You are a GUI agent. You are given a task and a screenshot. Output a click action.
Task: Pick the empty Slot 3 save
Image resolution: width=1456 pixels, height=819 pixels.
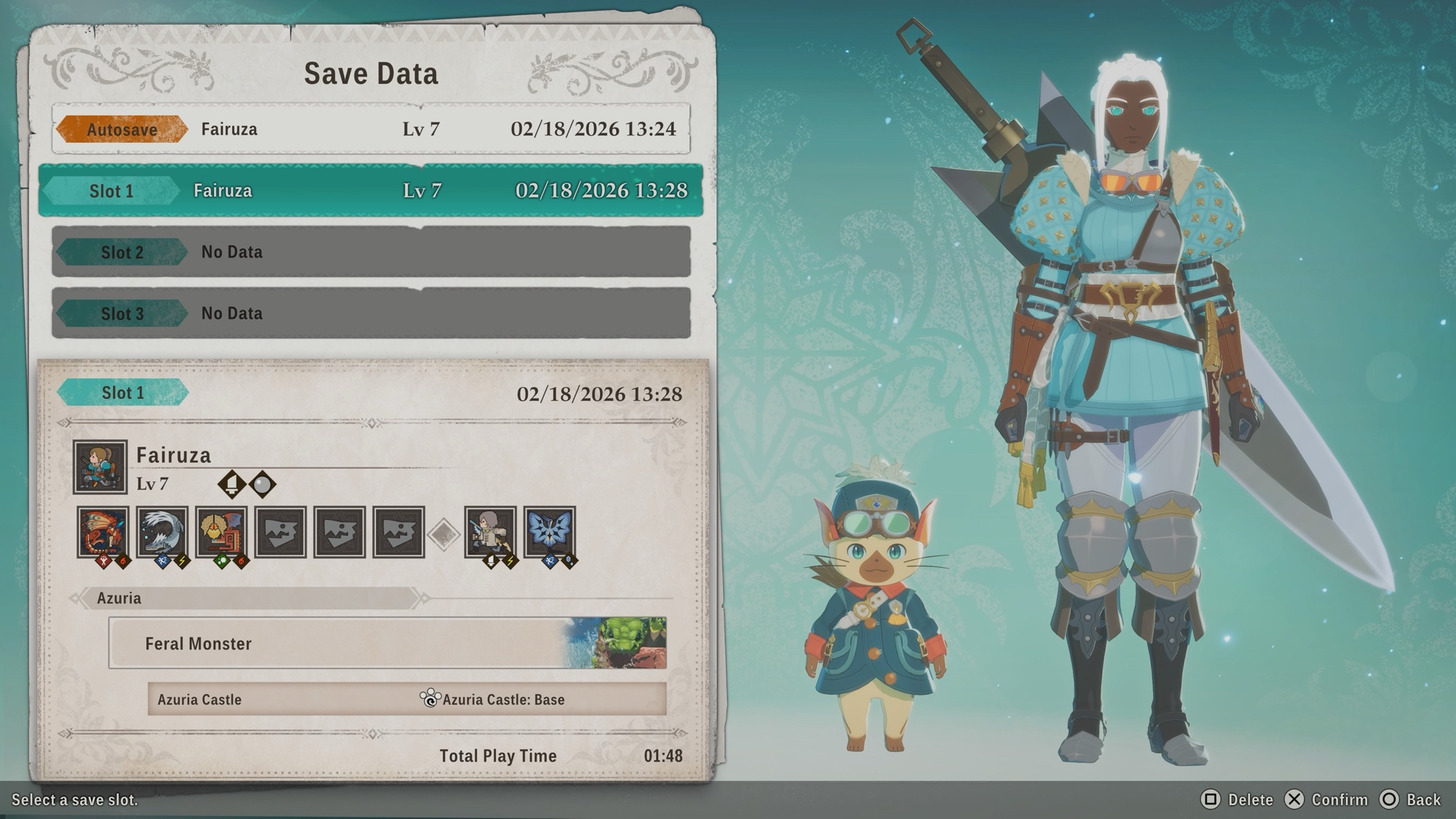(371, 313)
